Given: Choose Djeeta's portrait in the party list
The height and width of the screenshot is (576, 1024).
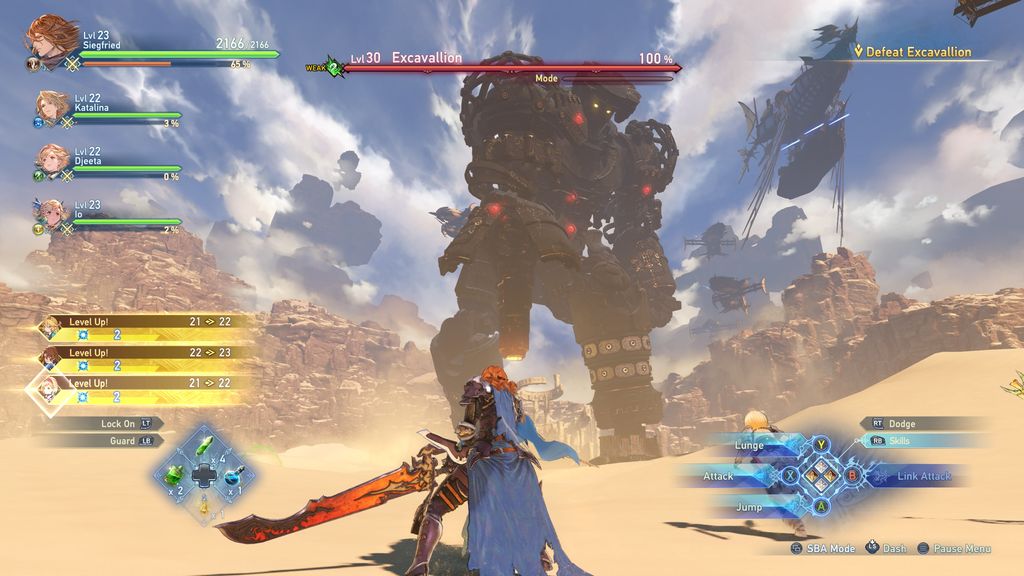Looking at the screenshot, I should click(x=51, y=159).
